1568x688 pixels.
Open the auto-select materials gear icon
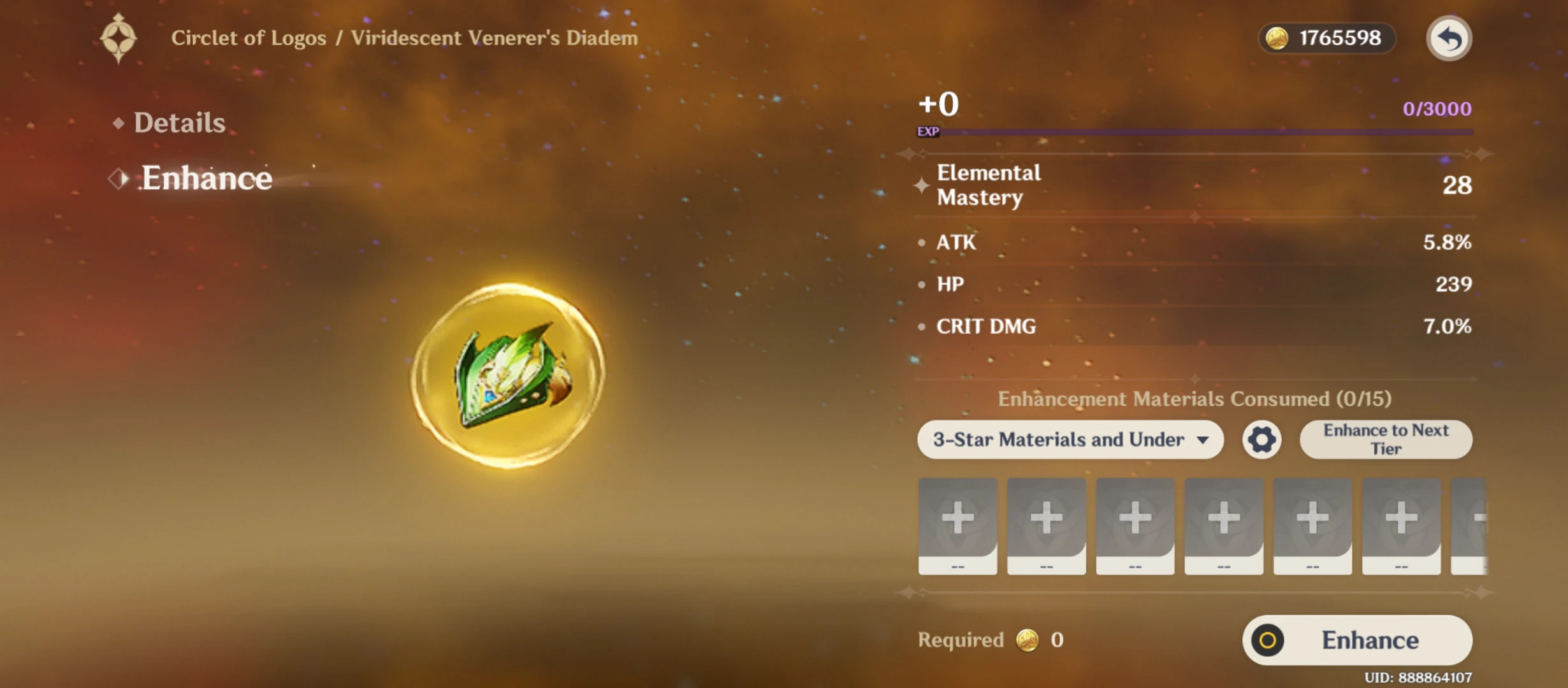1261,440
